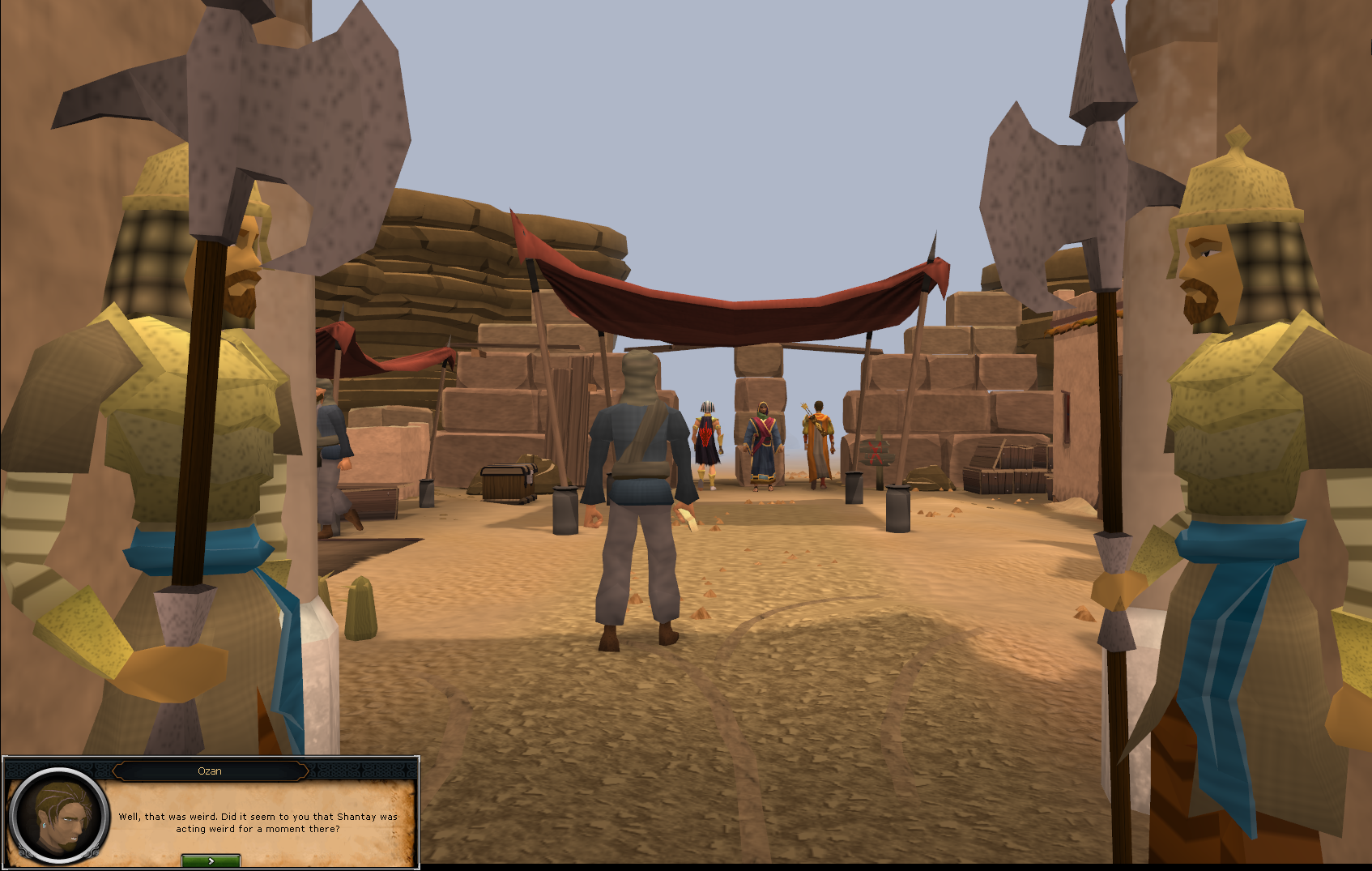Continue Ozan's dialogue with the green arrow button
Screen dimensions: 1372x871
[211, 860]
